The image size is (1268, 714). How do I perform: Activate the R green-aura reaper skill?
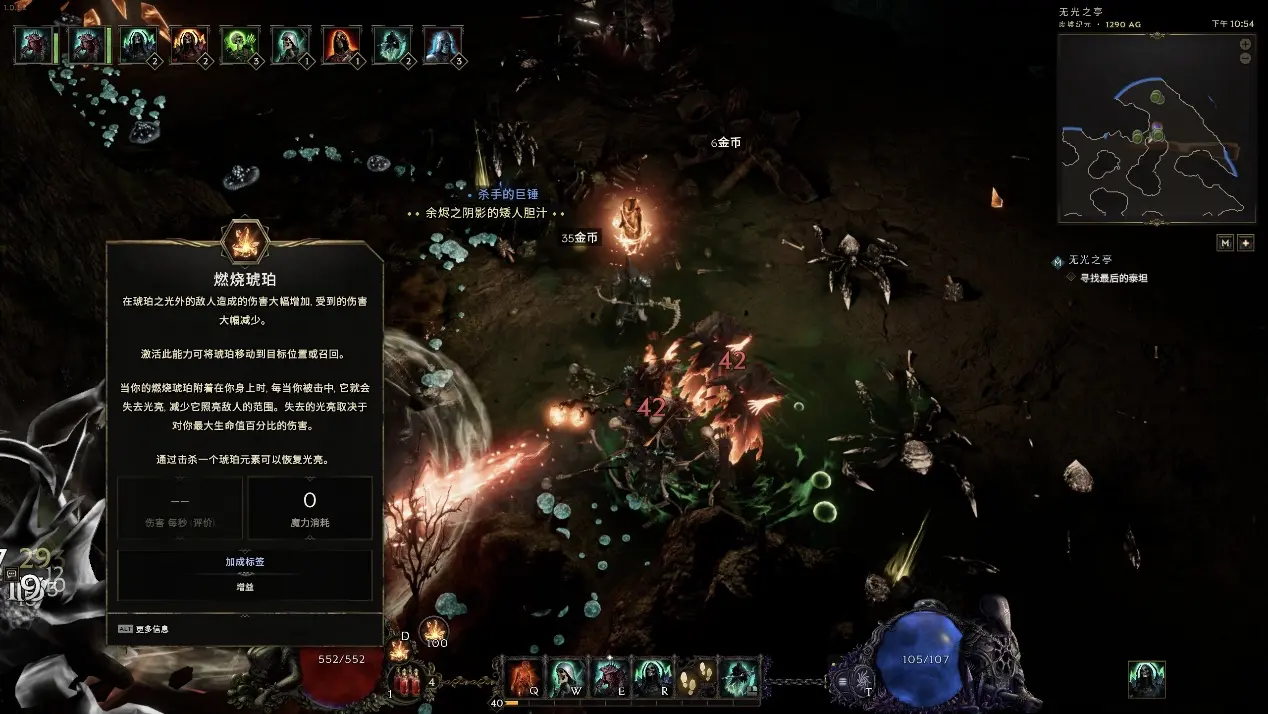(x=651, y=677)
